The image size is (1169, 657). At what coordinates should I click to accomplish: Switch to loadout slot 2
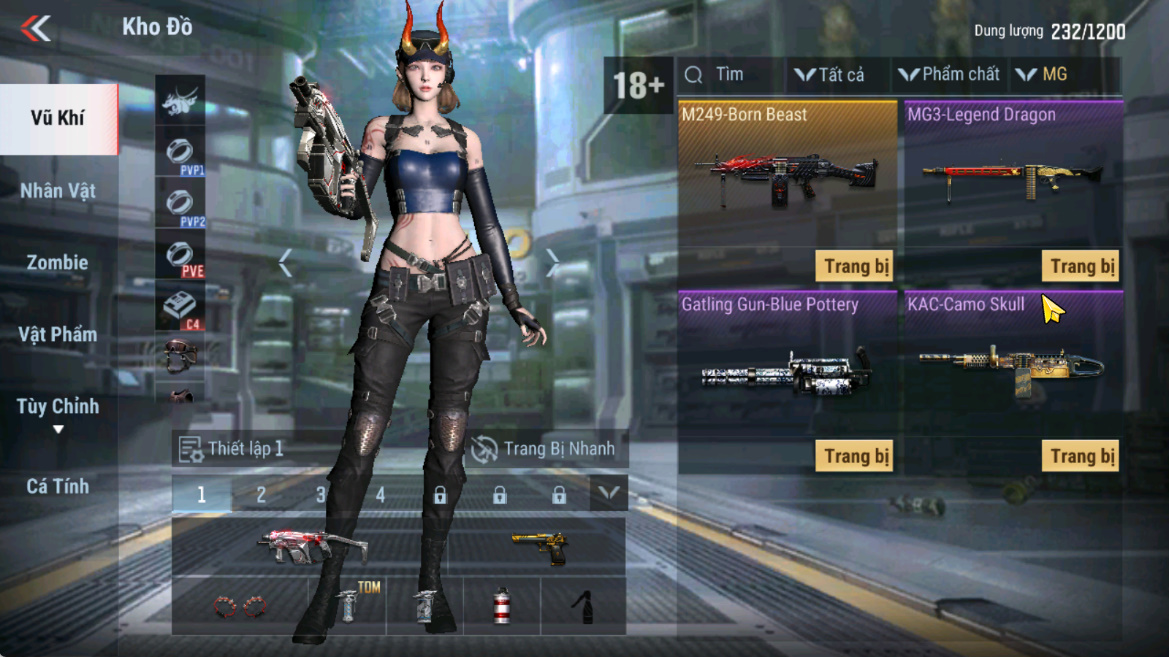[261, 494]
